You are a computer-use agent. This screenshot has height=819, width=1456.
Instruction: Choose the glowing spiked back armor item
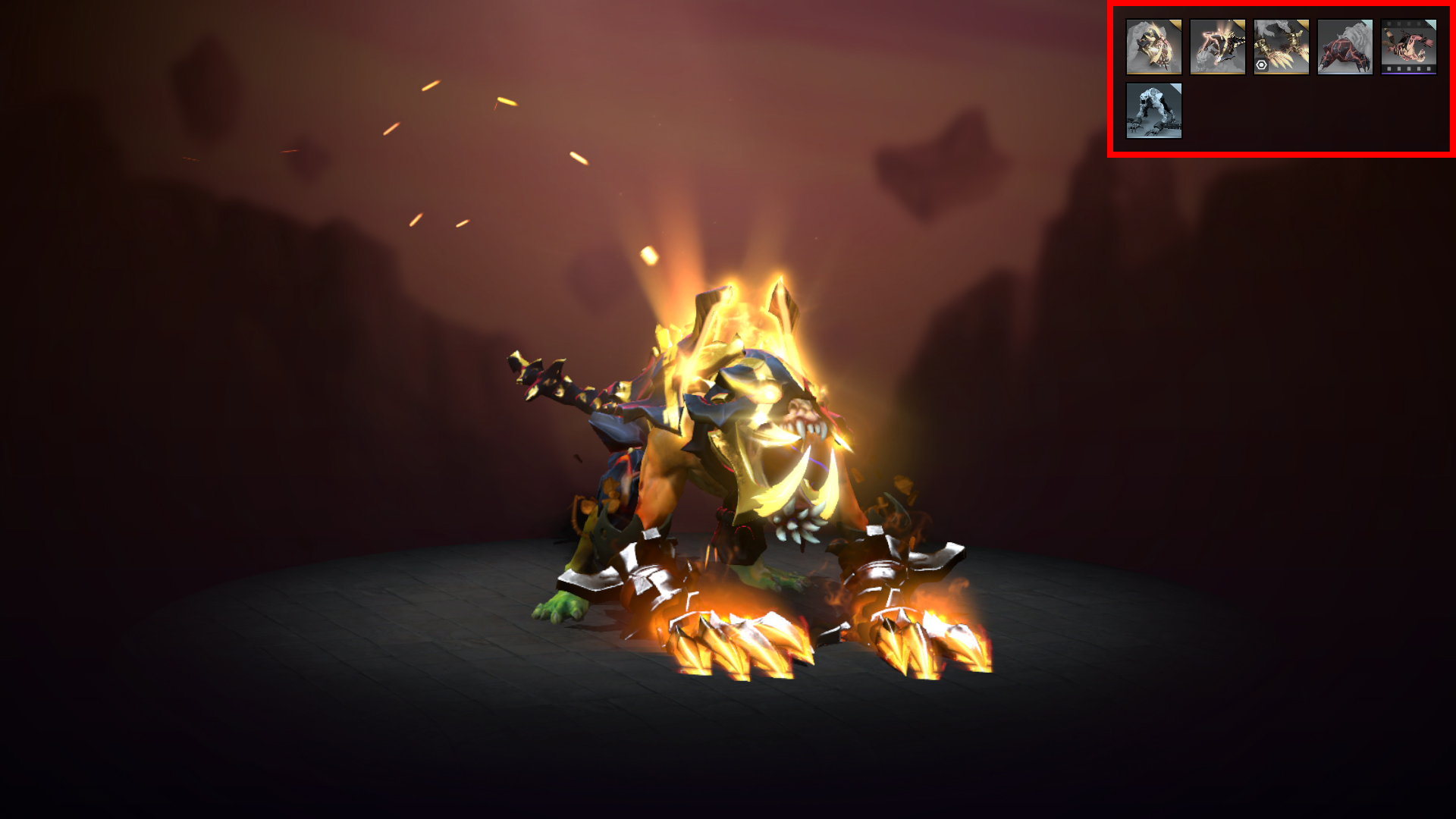pyautogui.click(x=1217, y=47)
